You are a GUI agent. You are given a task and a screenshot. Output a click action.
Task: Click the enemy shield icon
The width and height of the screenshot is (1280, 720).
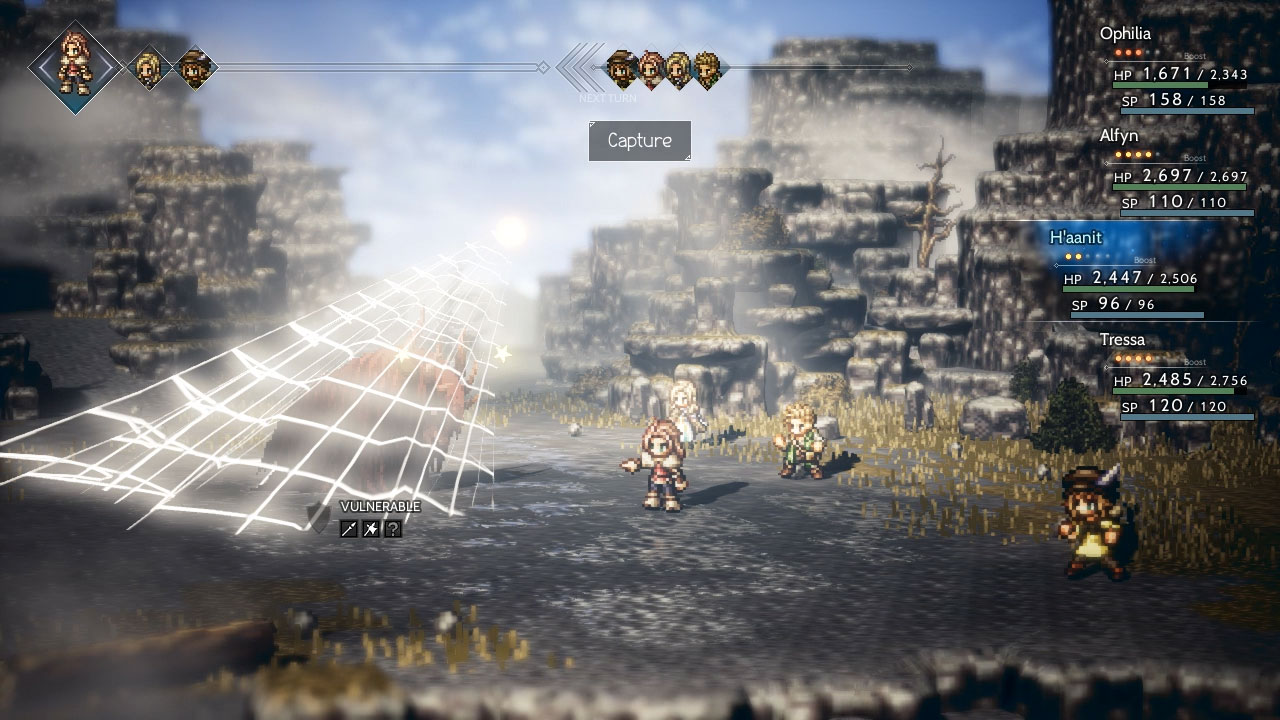tap(319, 517)
